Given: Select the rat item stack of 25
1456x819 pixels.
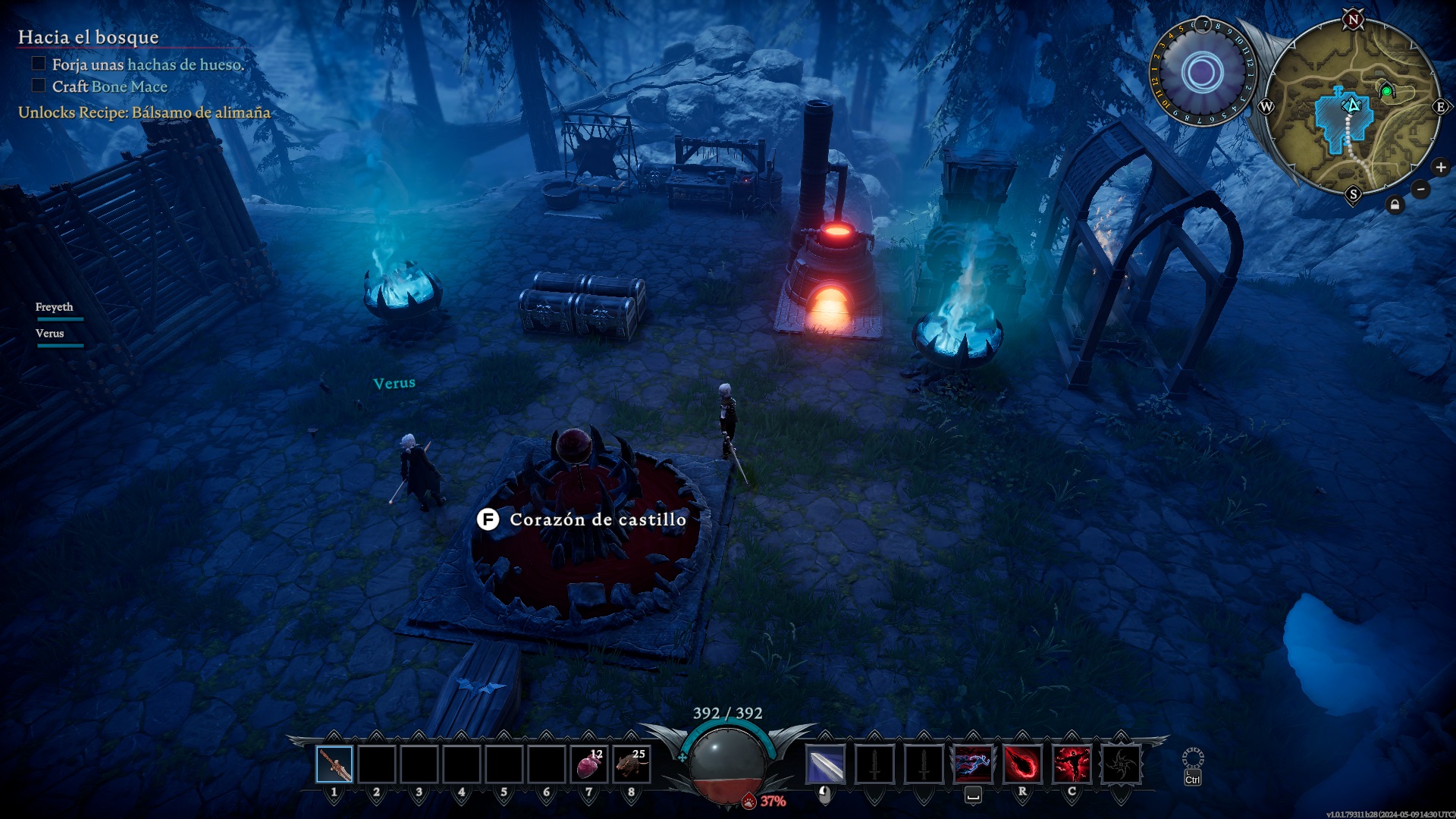Looking at the screenshot, I should click(x=632, y=764).
